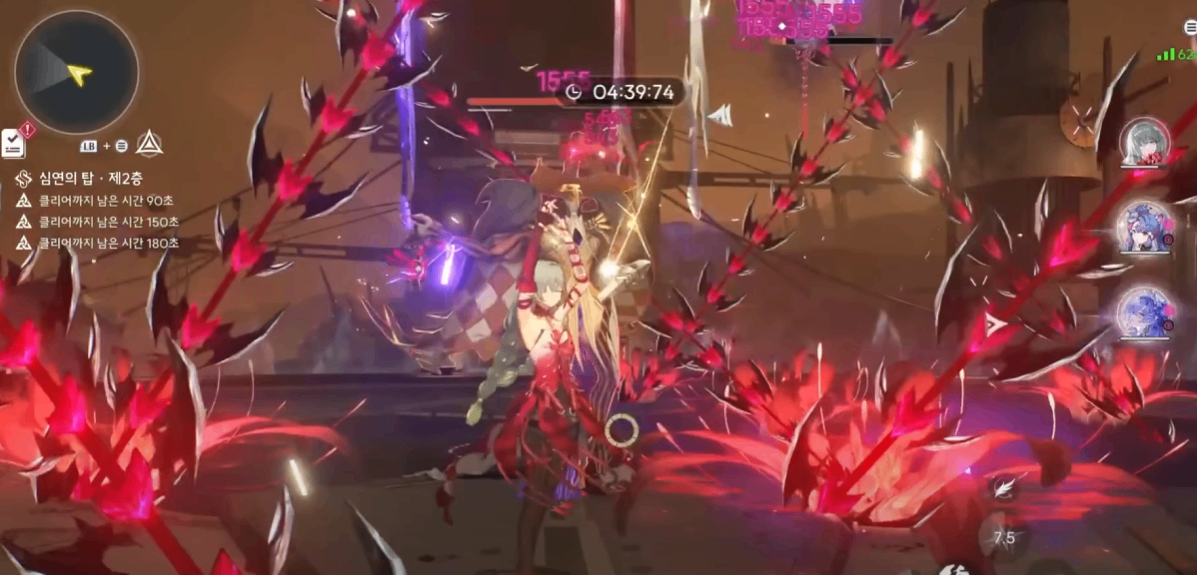Click the triangular emblem icon below the minimap
1197x575 pixels.
(150, 143)
